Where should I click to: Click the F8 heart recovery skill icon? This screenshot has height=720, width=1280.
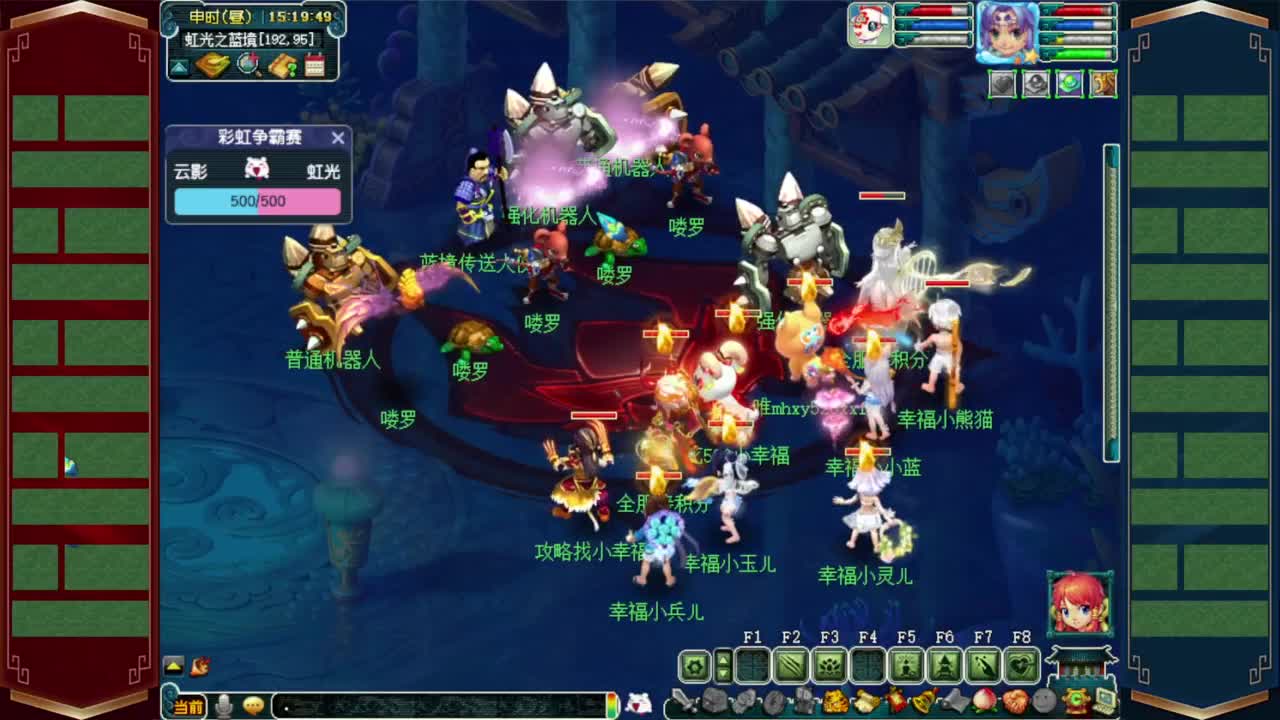click(1021, 665)
